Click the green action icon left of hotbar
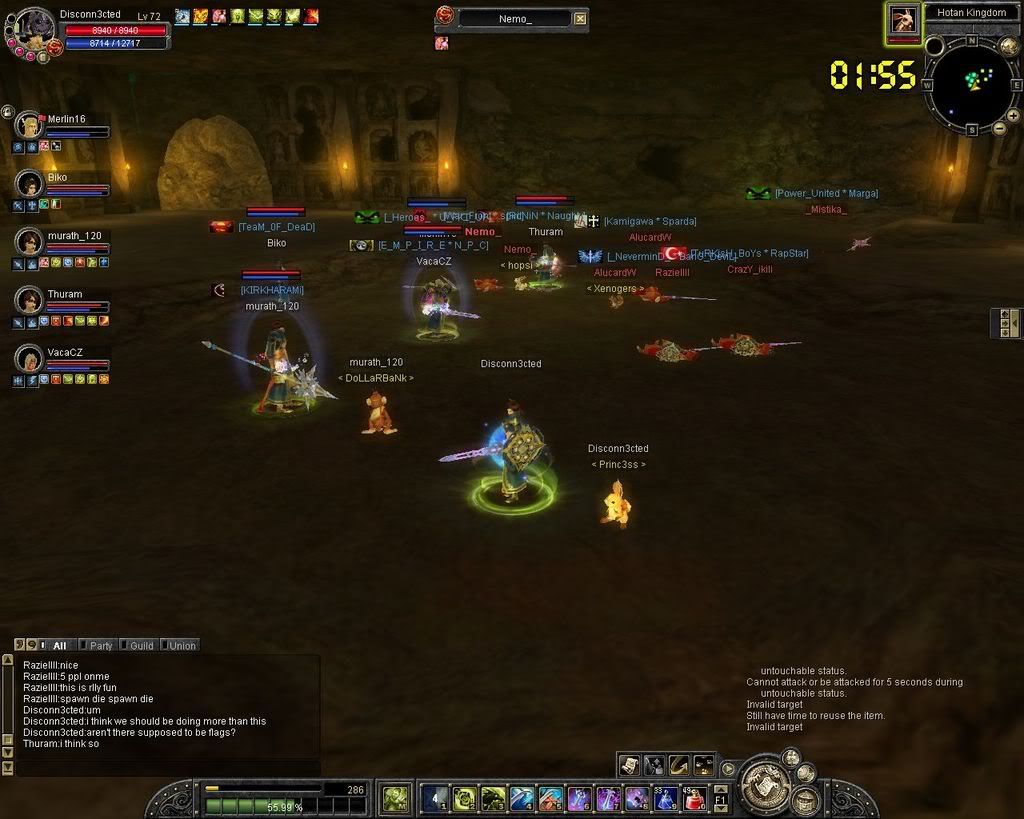 (396, 798)
